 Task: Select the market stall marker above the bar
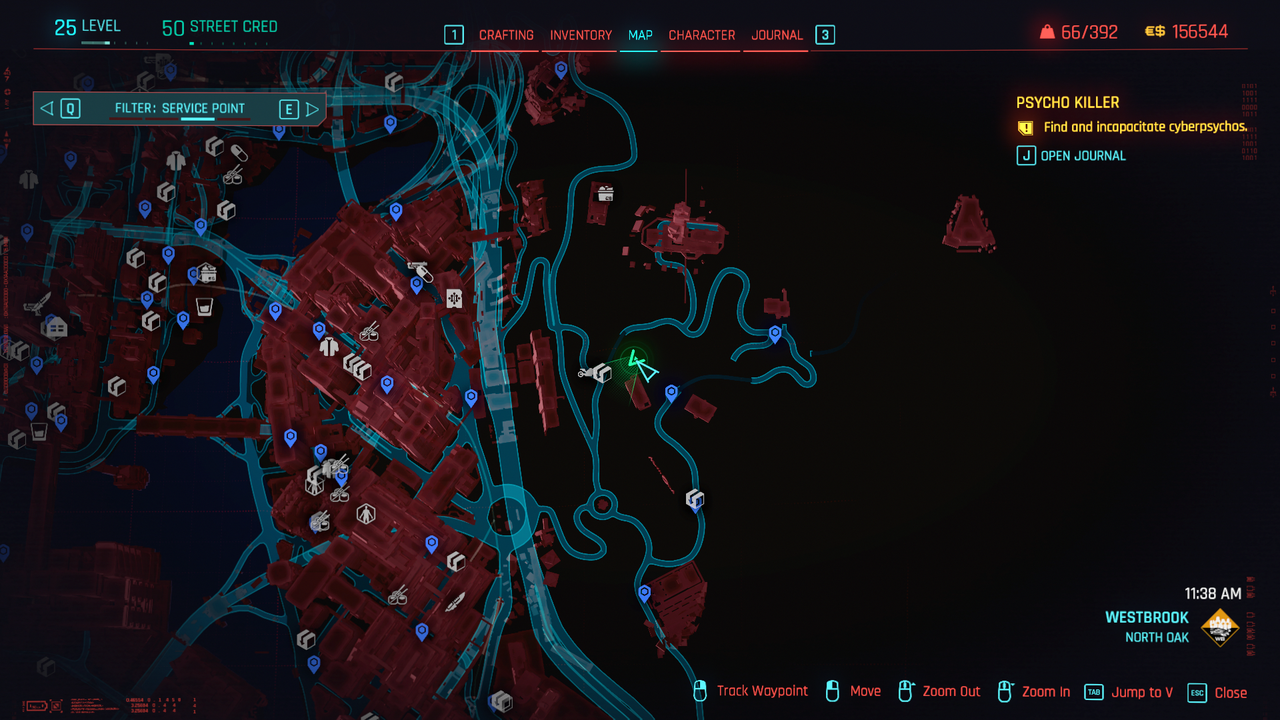207,272
